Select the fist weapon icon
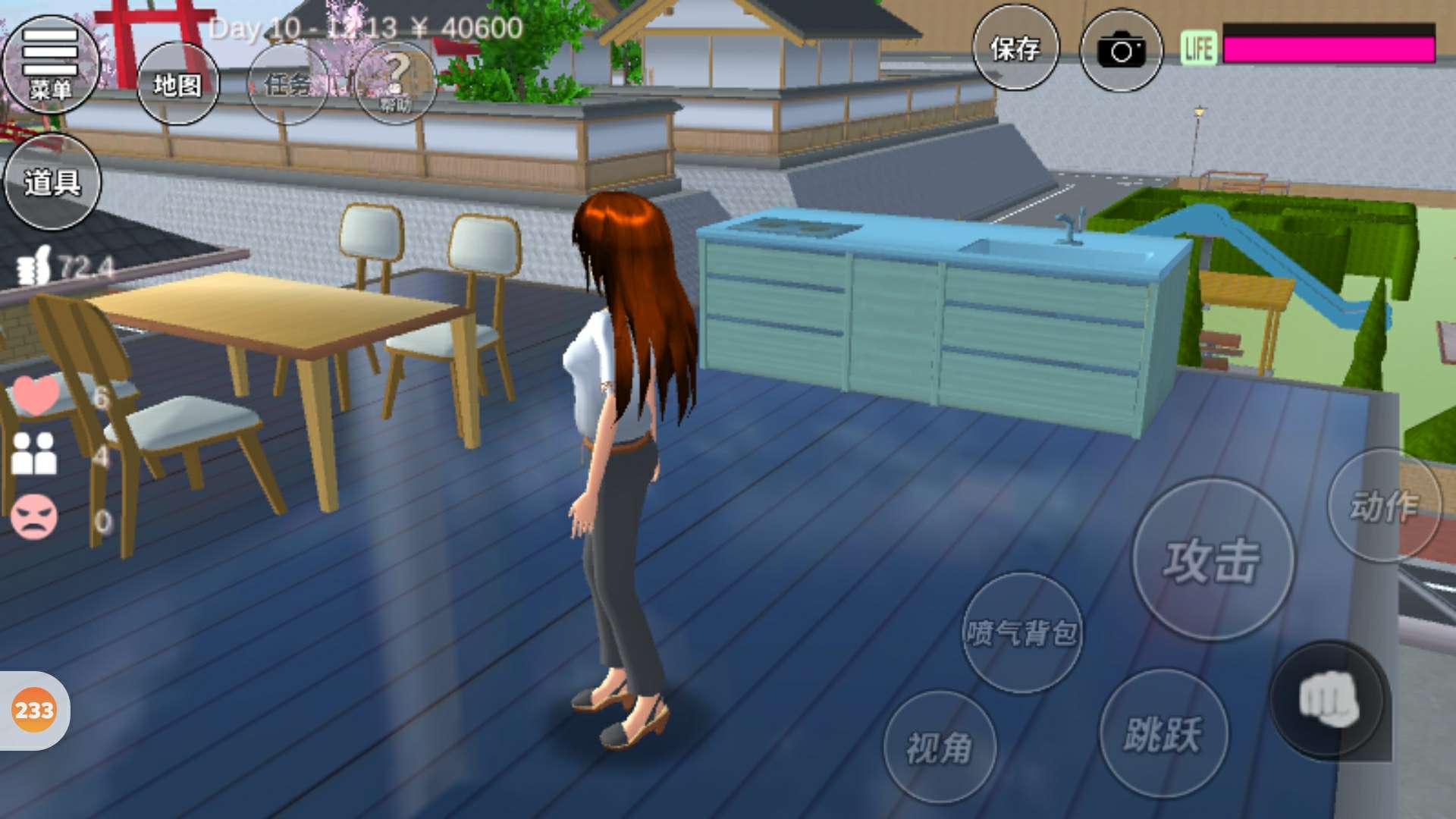Viewport: 1456px width, 819px height. pos(1328,699)
